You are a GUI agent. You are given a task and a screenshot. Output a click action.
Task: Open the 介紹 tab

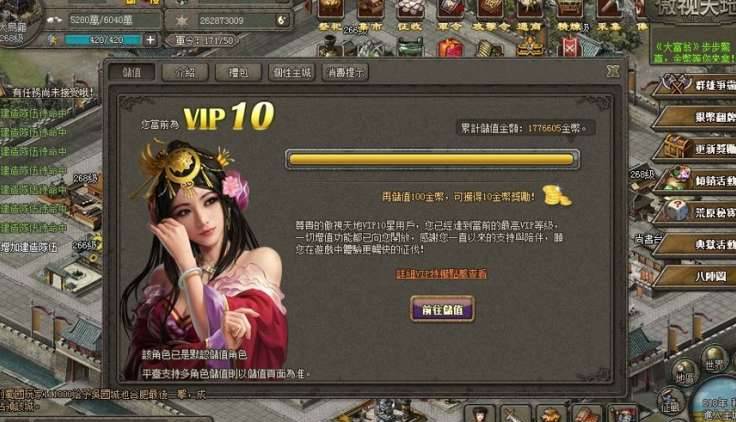[185, 73]
